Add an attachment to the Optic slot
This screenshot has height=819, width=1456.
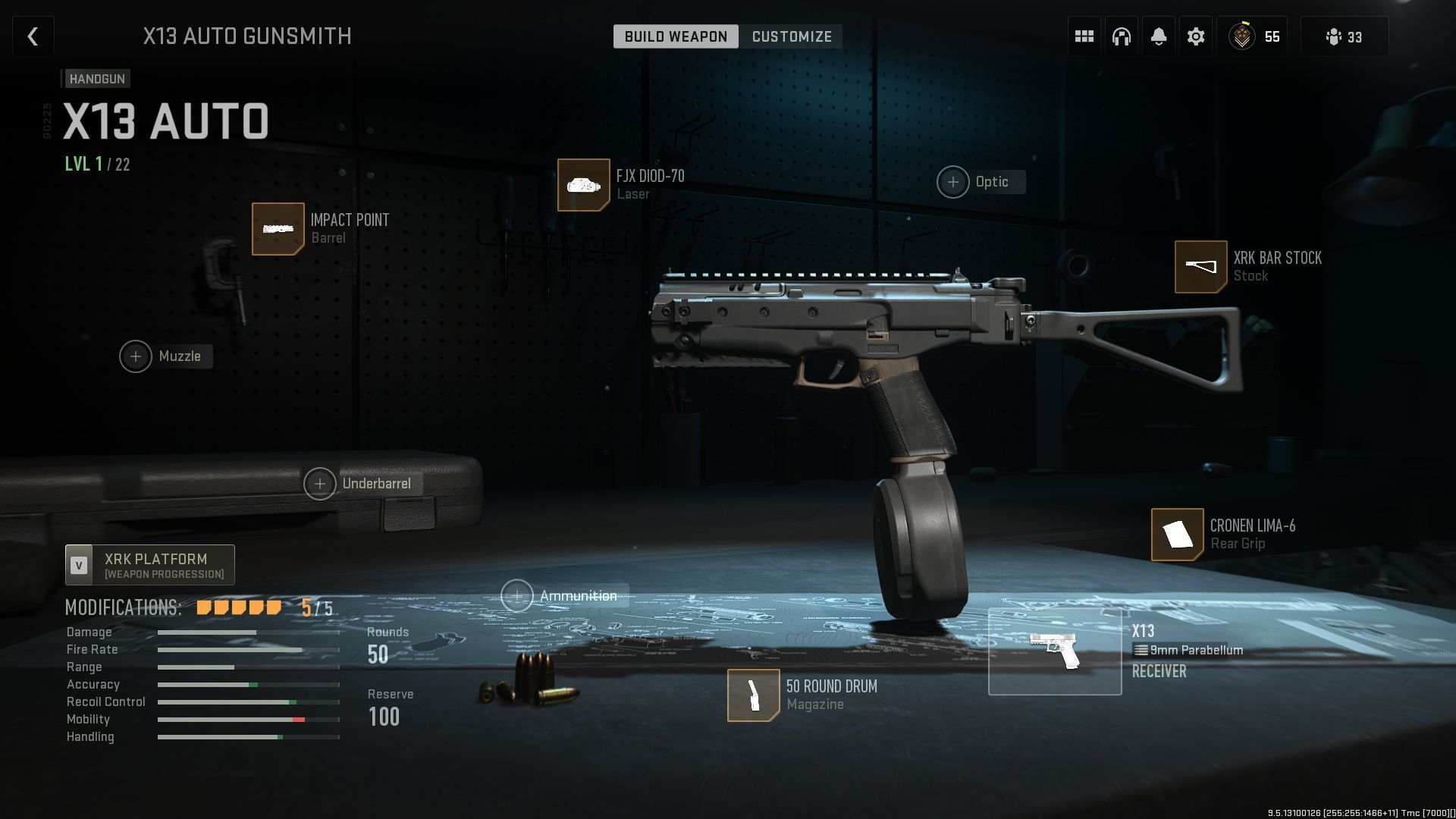pos(952,182)
